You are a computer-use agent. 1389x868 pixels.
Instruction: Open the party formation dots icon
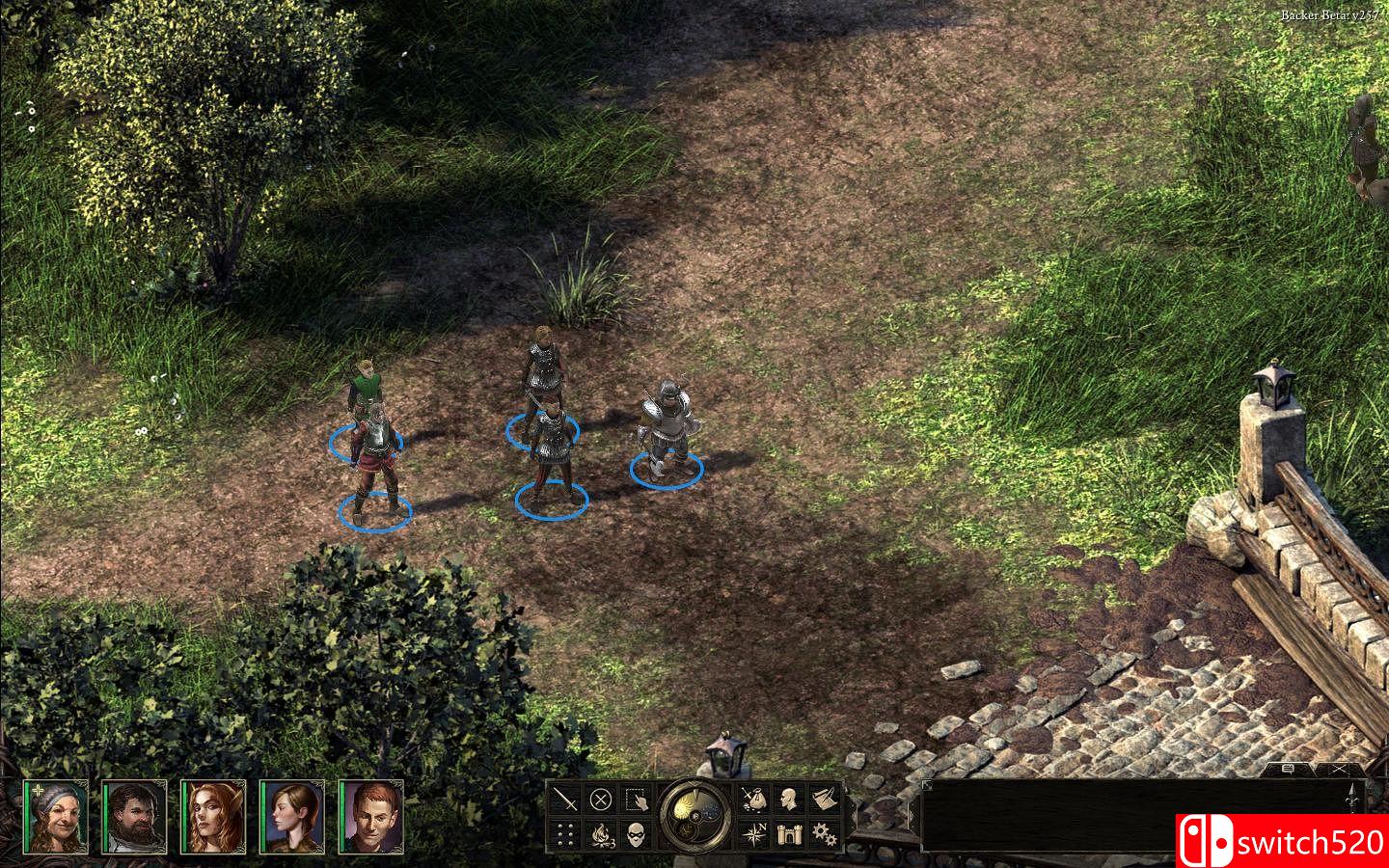click(x=564, y=834)
